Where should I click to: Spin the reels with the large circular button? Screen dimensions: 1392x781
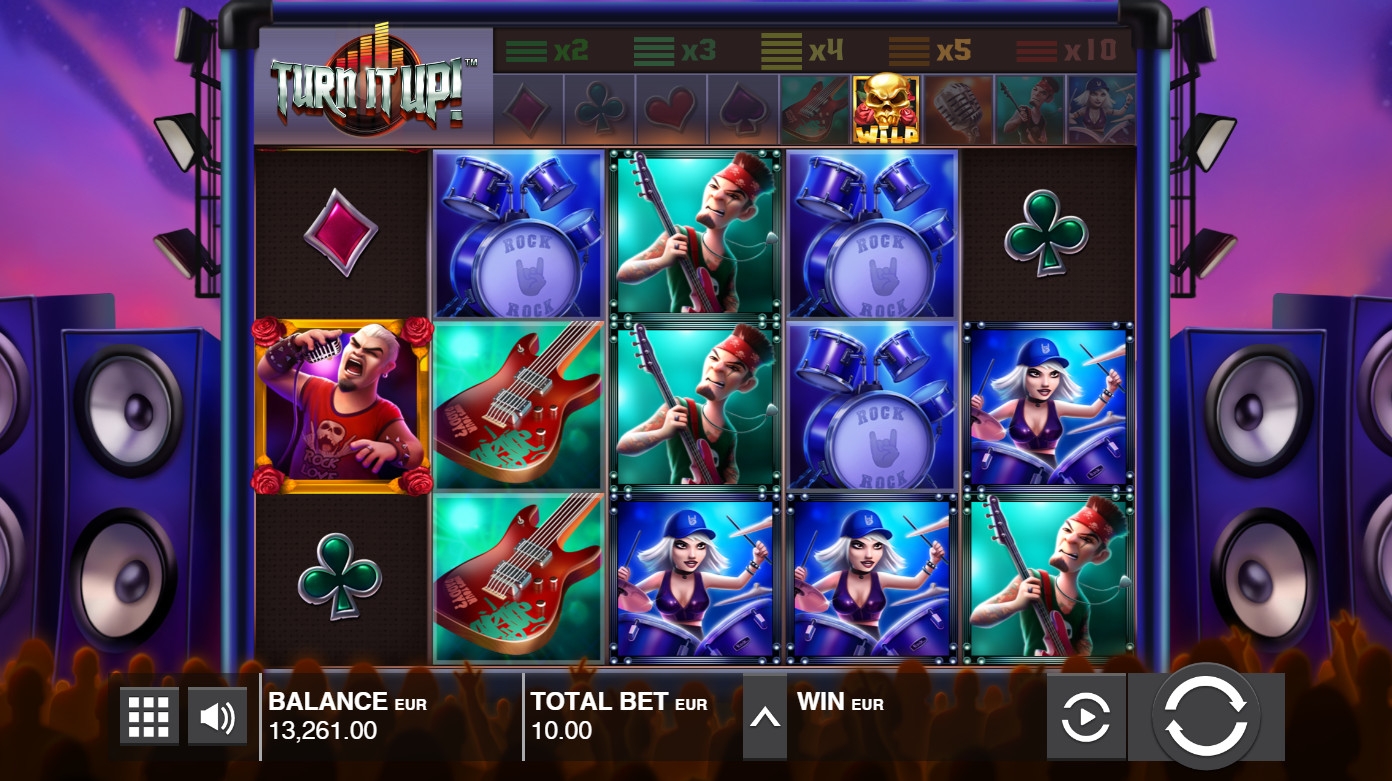[1206, 716]
